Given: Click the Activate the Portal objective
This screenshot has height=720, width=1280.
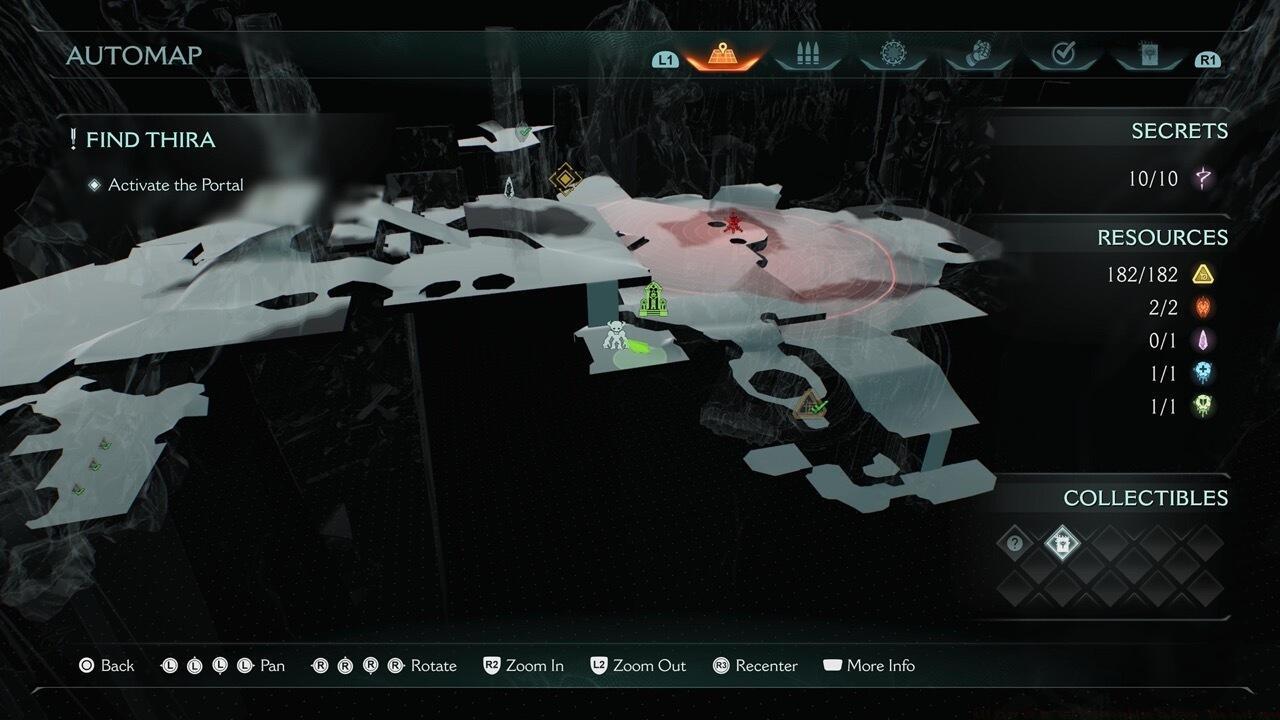Looking at the screenshot, I should coord(175,185).
